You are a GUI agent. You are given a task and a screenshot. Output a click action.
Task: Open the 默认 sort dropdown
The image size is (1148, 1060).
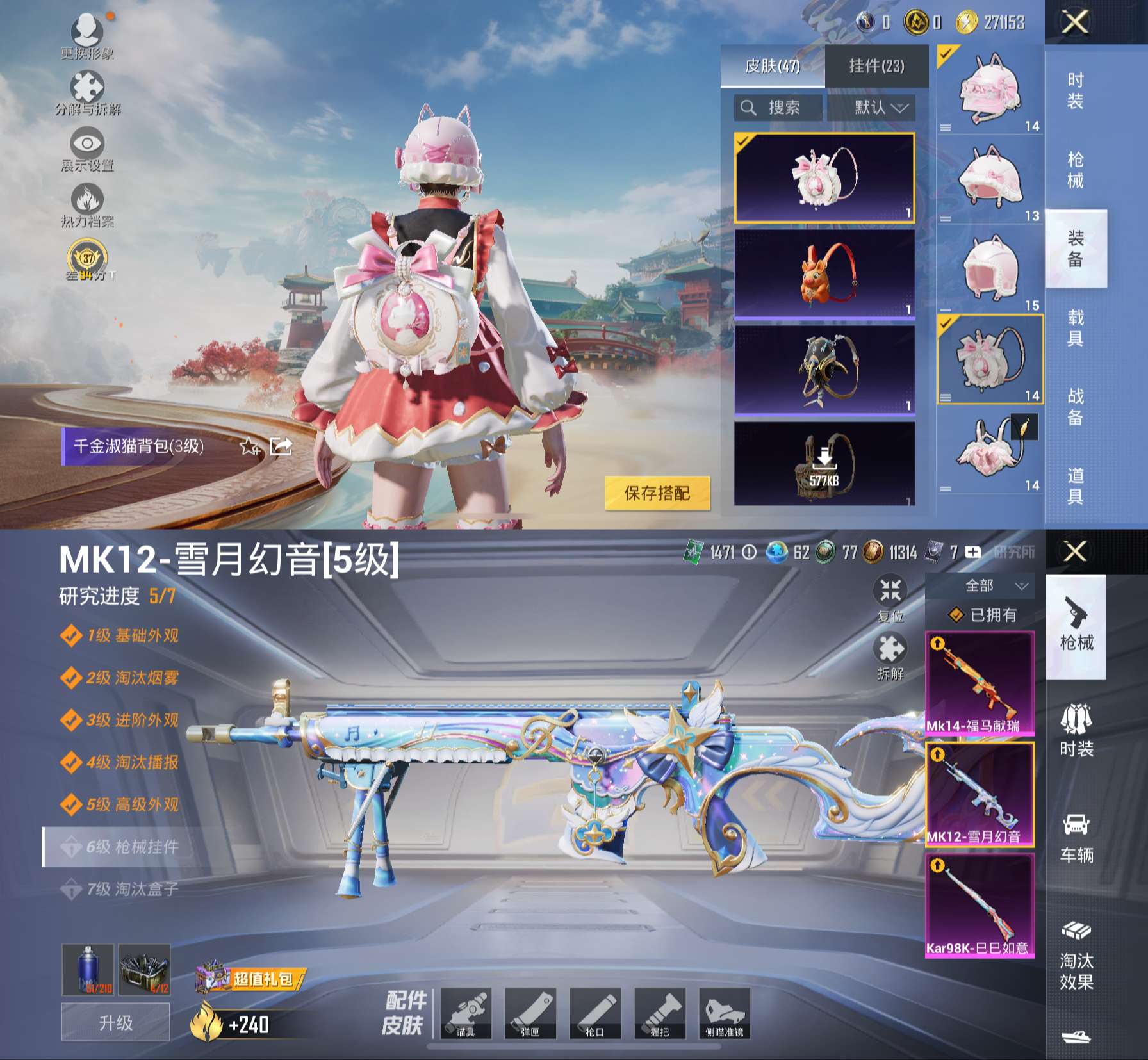coord(871,108)
